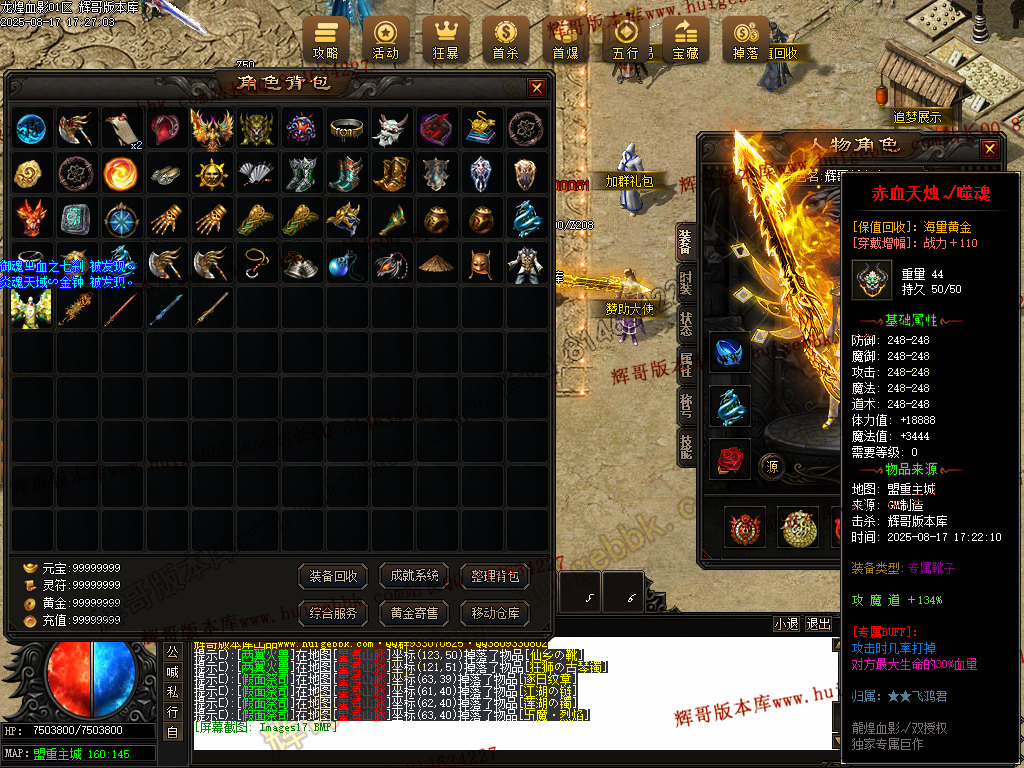Open 综合服务 general services
The width and height of the screenshot is (1024, 768).
(x=333, y=613)
